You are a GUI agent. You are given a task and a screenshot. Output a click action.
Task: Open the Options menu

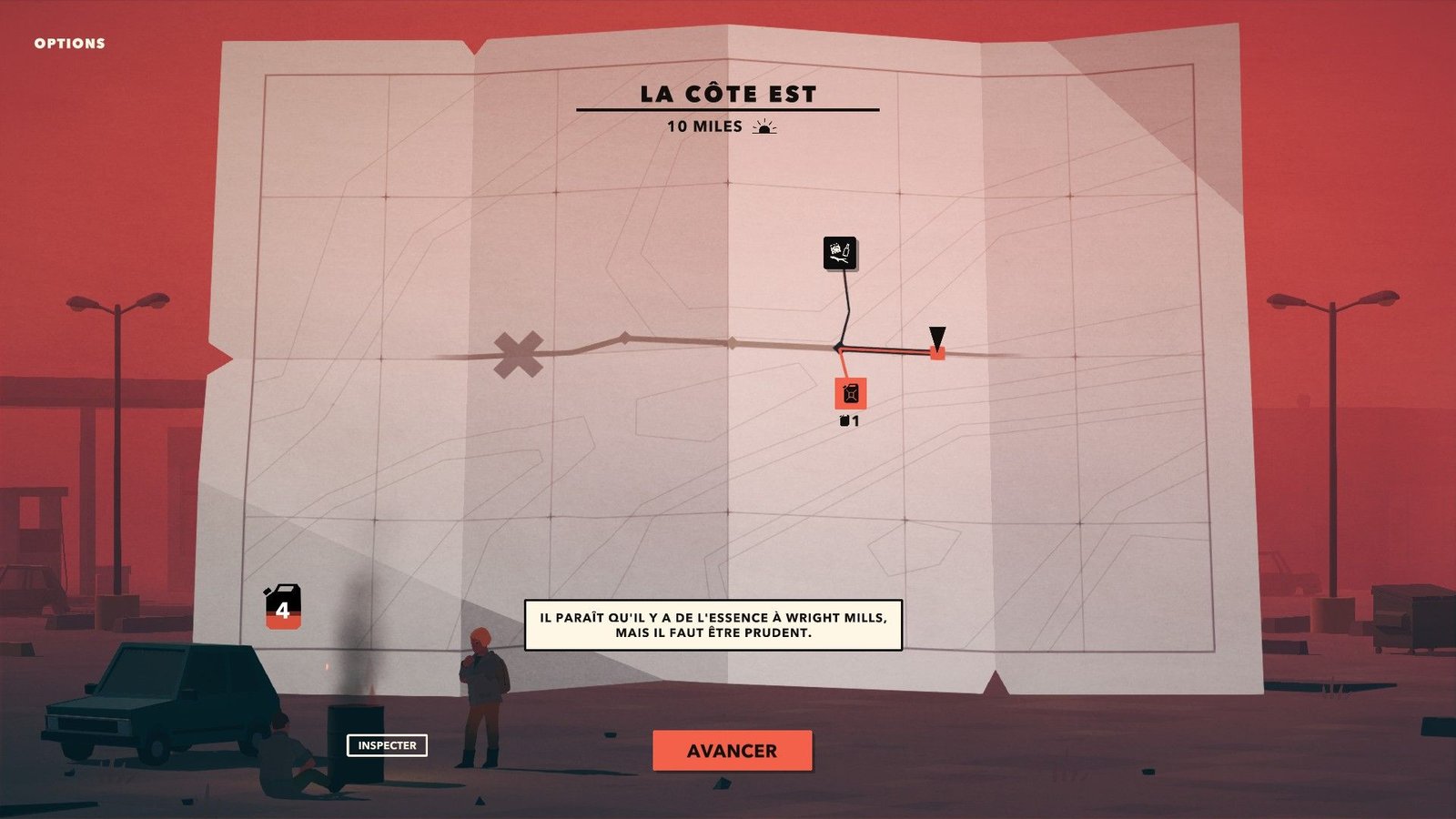(x=69, y=43)
